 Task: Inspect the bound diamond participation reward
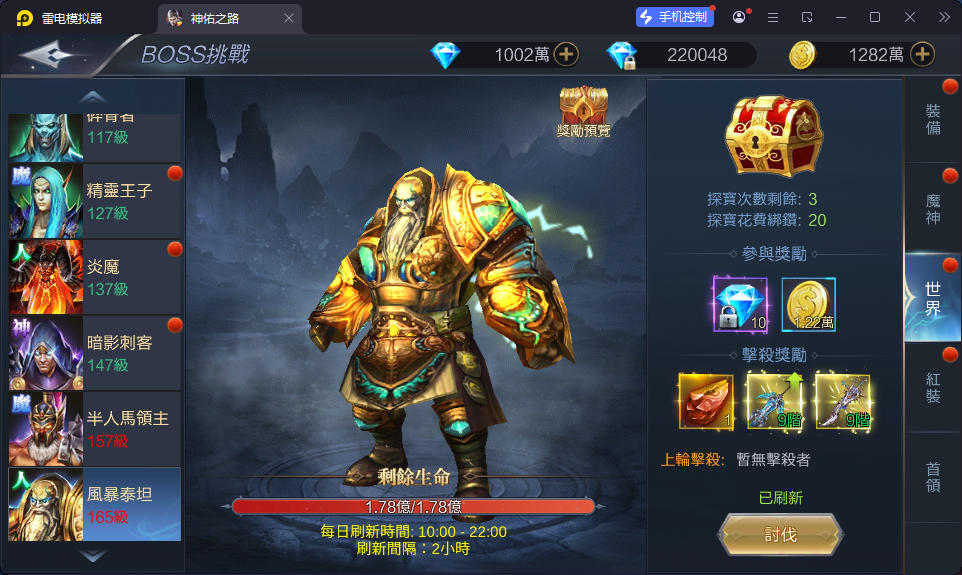coord(740,304)
